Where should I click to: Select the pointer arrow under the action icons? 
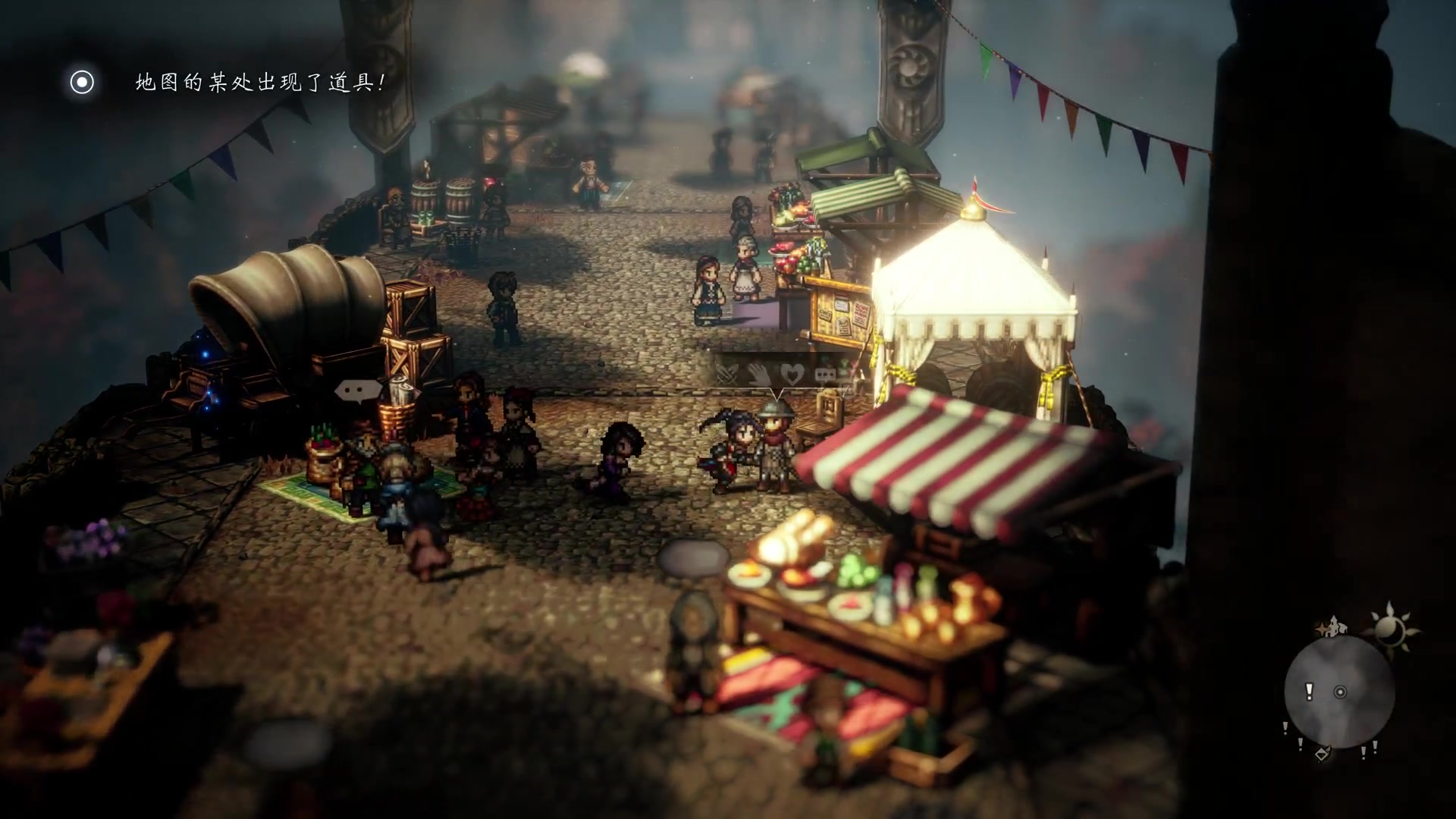[x=777, y=395]
